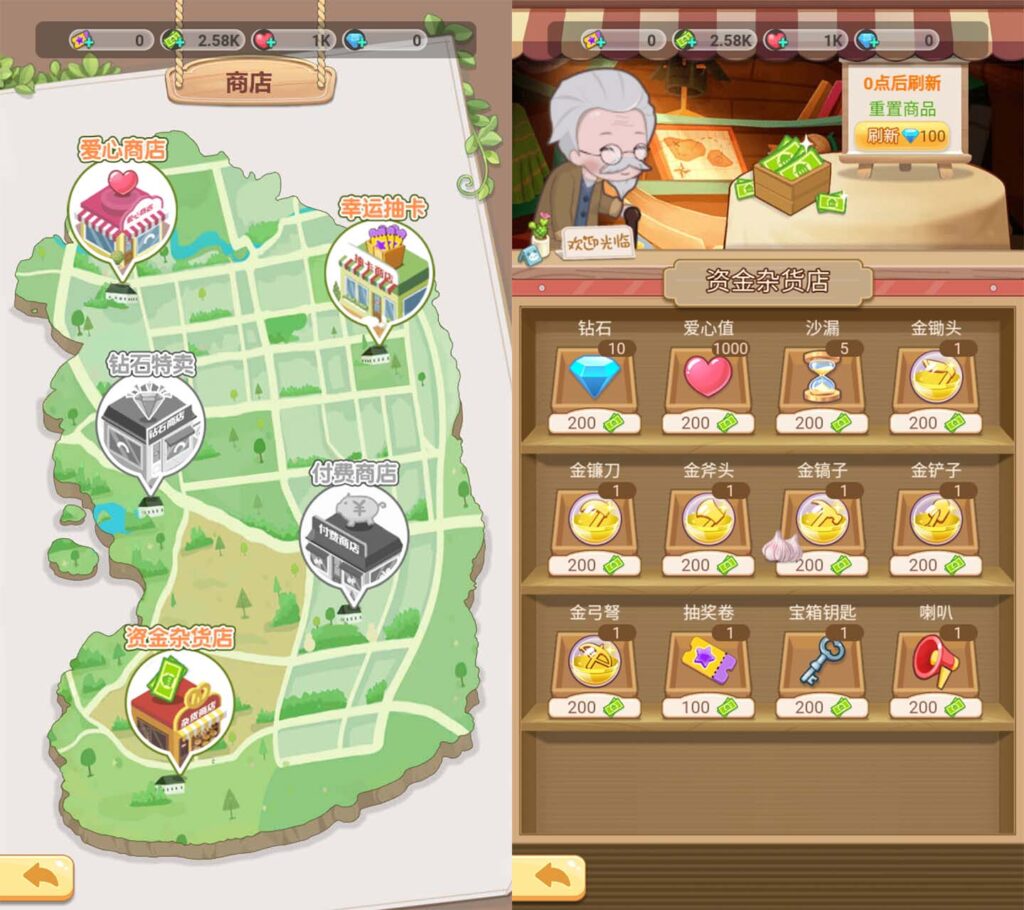Go back using the arrow below the map
The width and height of the screenshot is (1024, 910).
(x=37, y=877)
